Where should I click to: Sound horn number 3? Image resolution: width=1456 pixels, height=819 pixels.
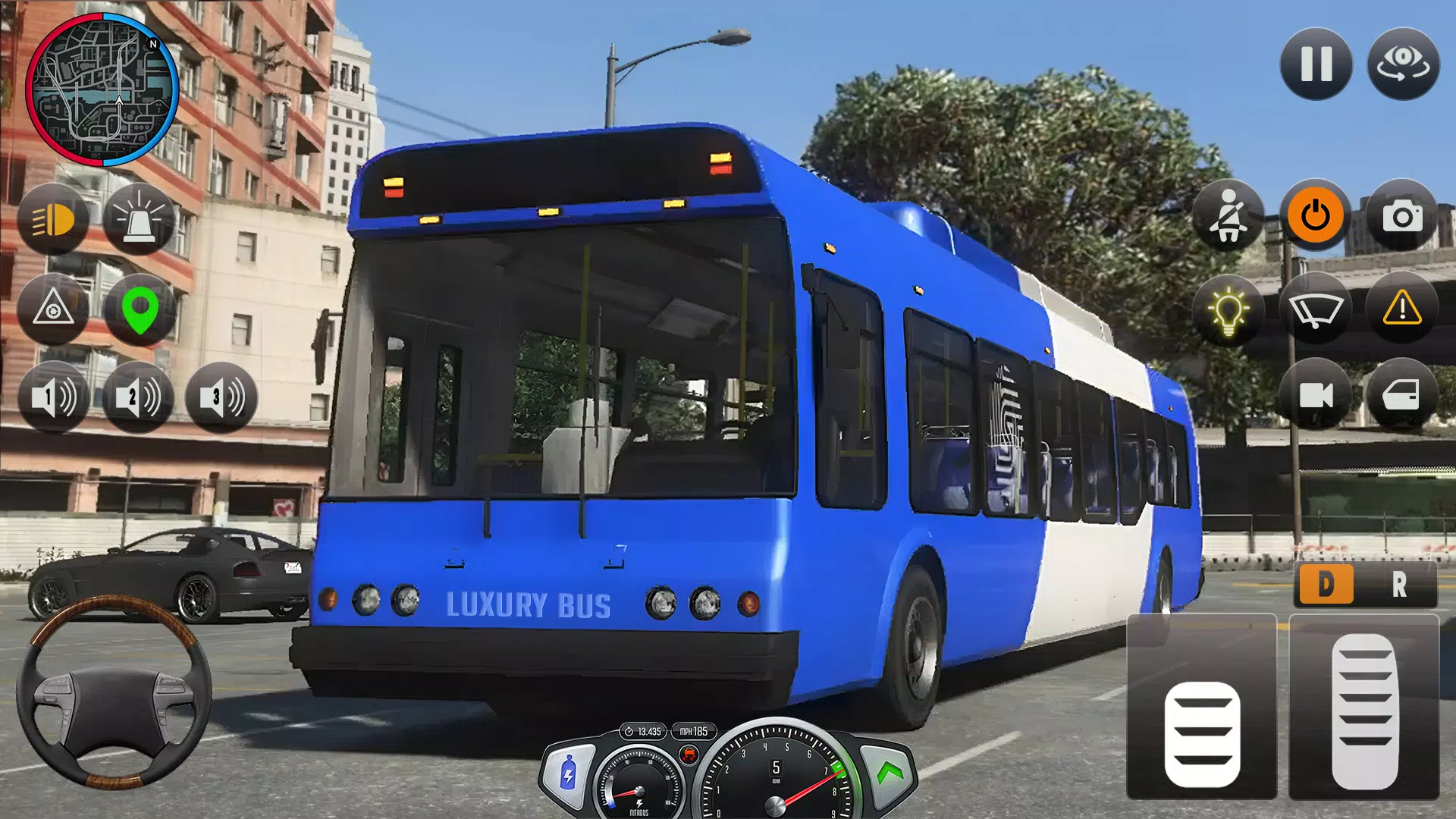pos(221,397)
